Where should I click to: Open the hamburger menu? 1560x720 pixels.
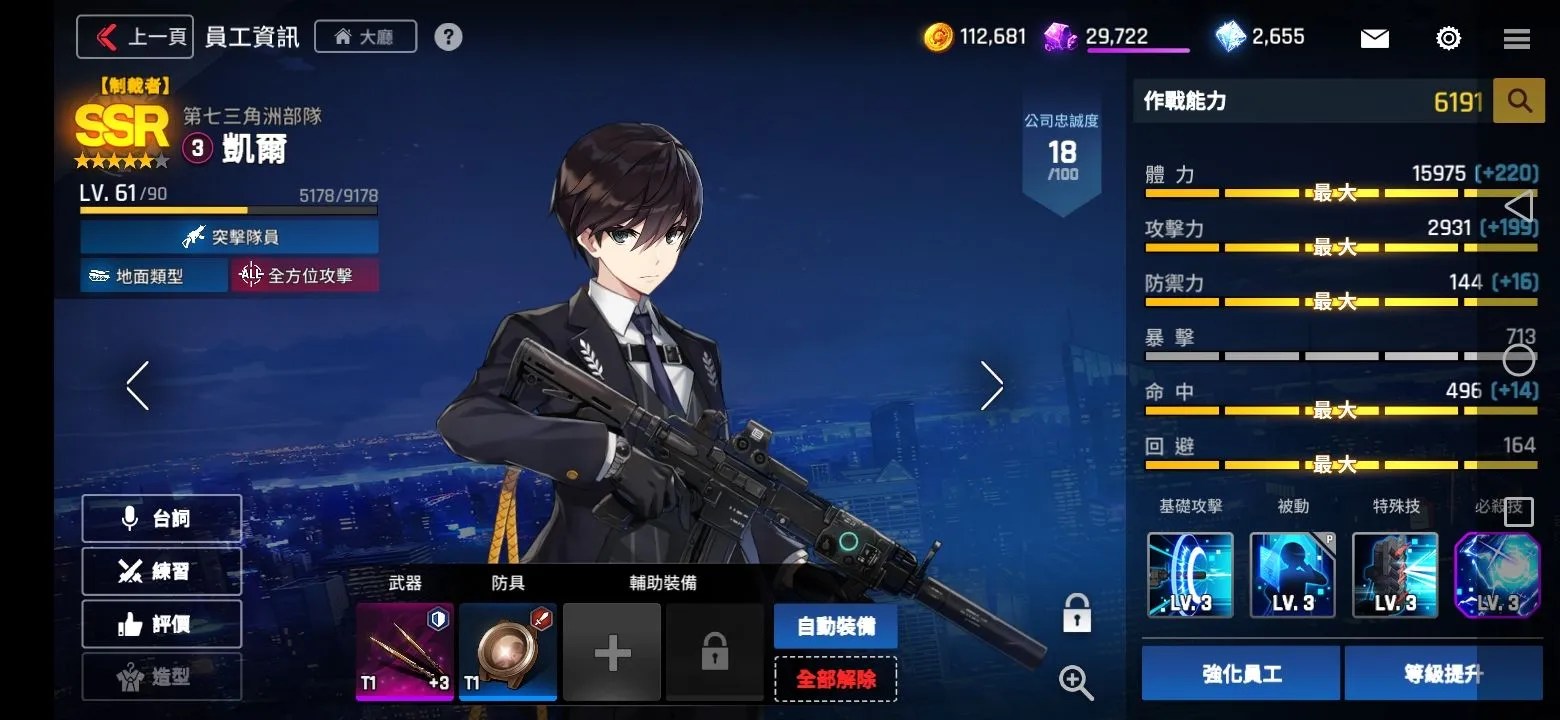tap(1516, 38)
